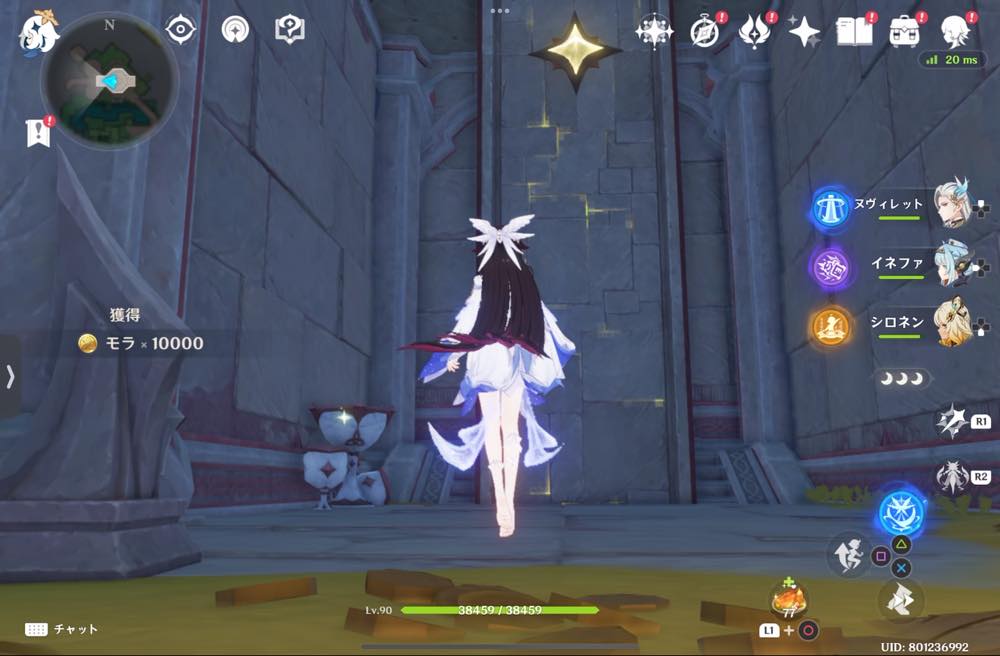This screenshot has height=656, width=1000.
Task: Switch to party member ヌヴィレット
Action: (x=954, y=205)
